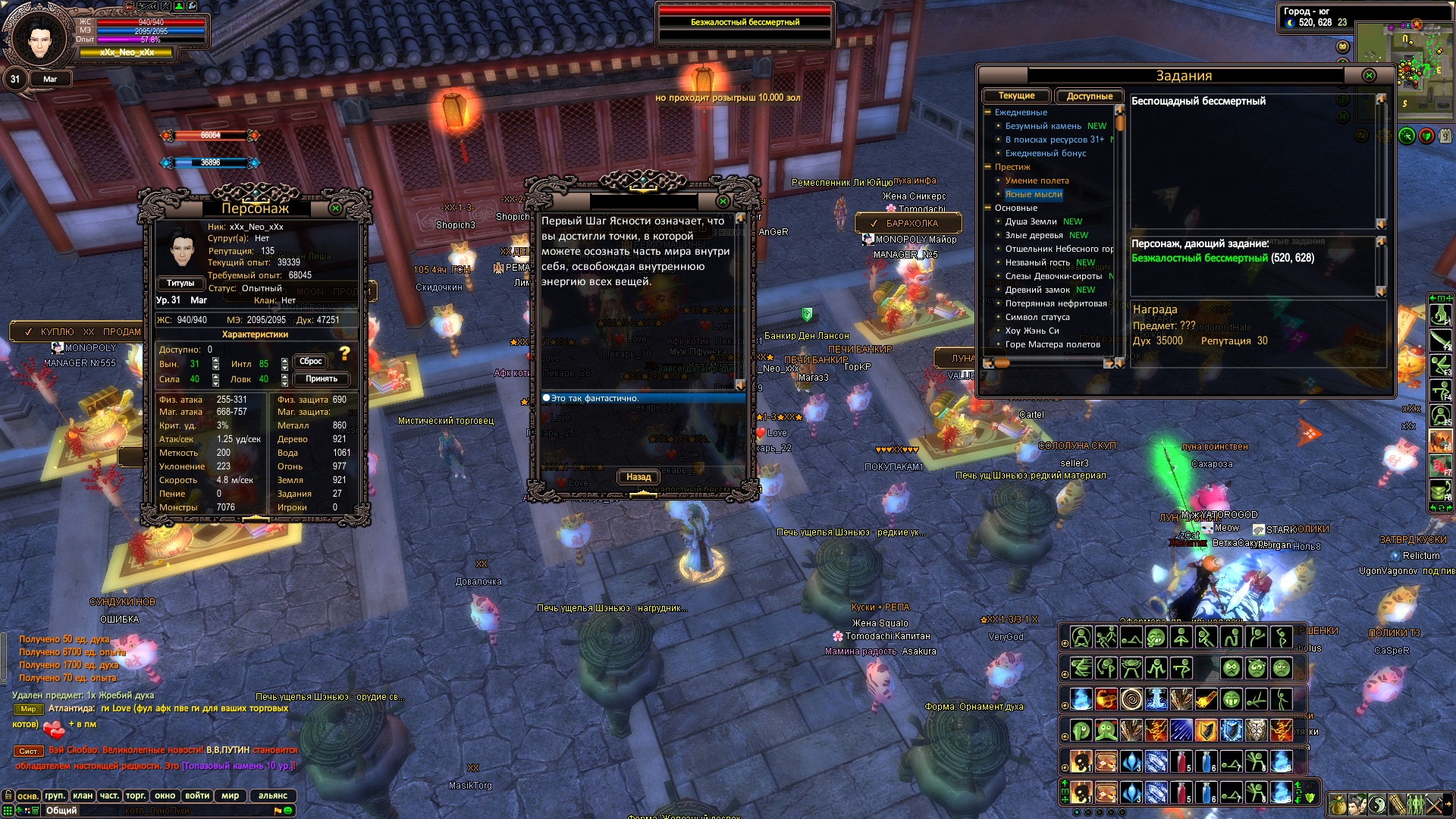Screen dimensions: 1456x819
Task: Close the Задания quest window
Action: pos(1369,76)
